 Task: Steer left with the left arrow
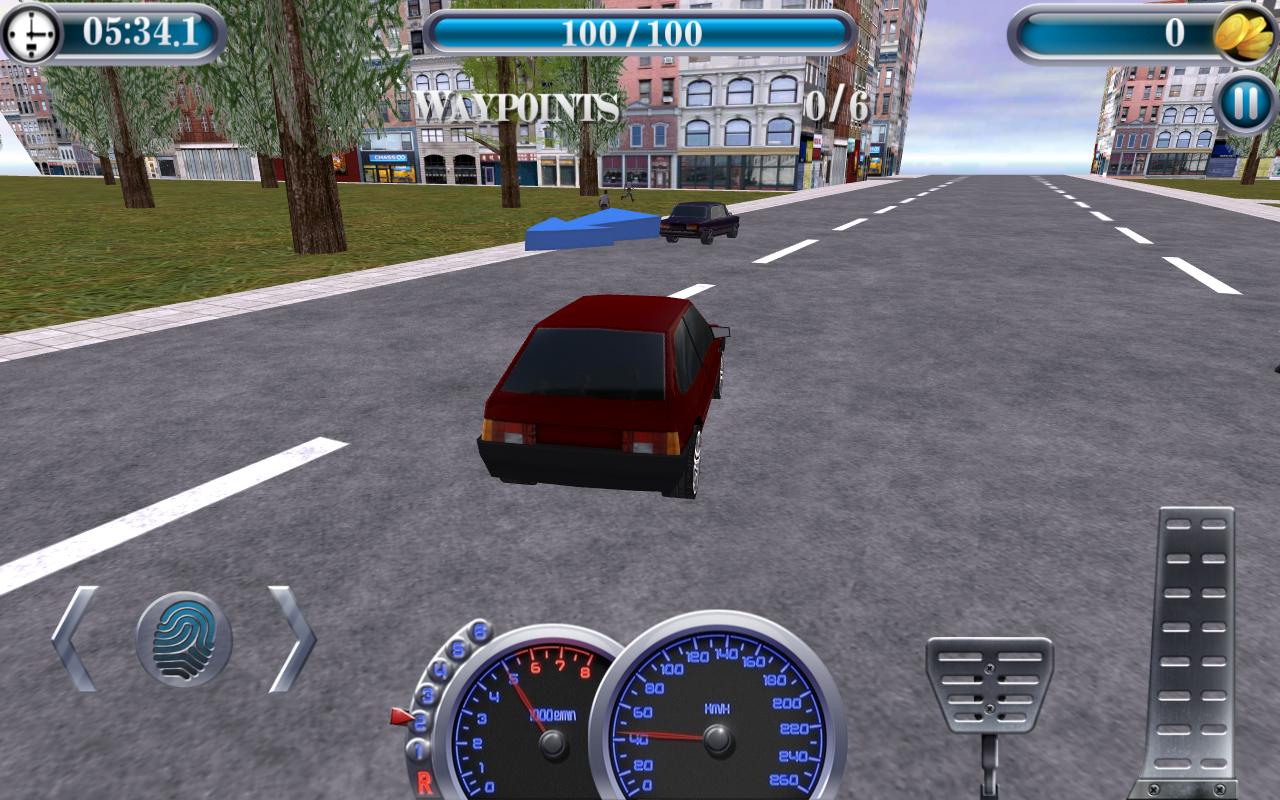pos(76,639)
